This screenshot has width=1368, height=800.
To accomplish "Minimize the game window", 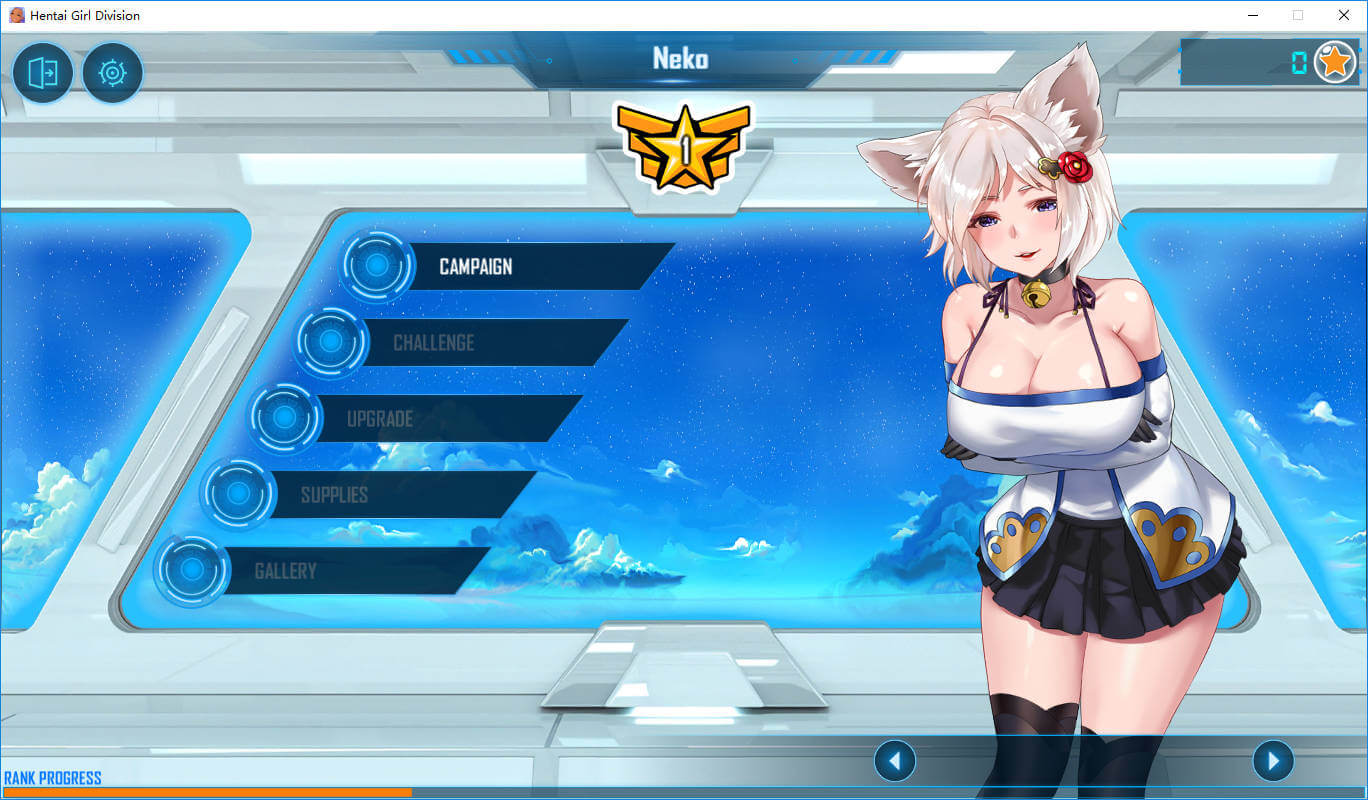I will point(1253,15).
